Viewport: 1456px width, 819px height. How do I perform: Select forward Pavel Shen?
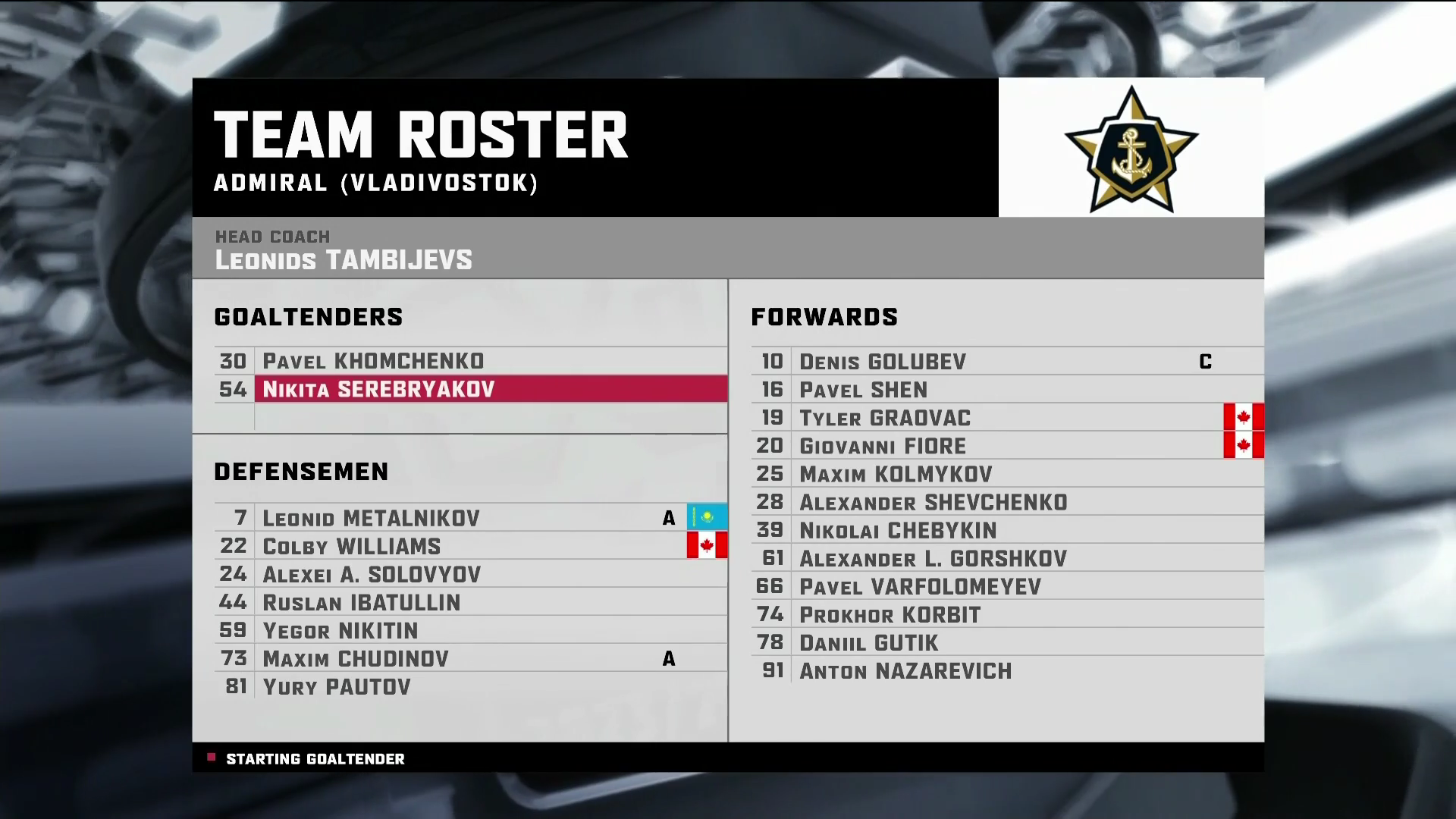tap(863, 390)
